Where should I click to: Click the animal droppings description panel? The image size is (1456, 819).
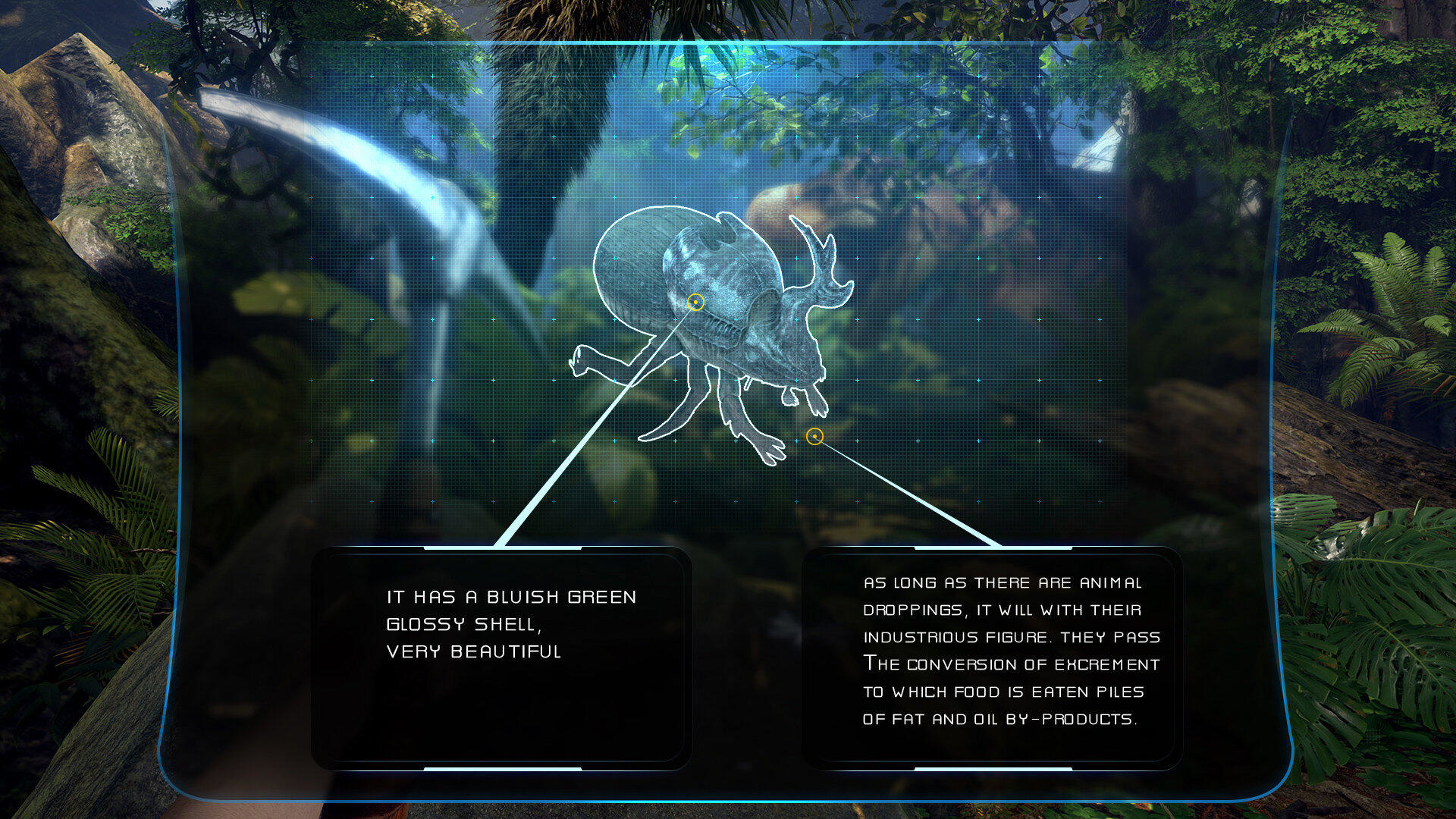pos(992,657)
